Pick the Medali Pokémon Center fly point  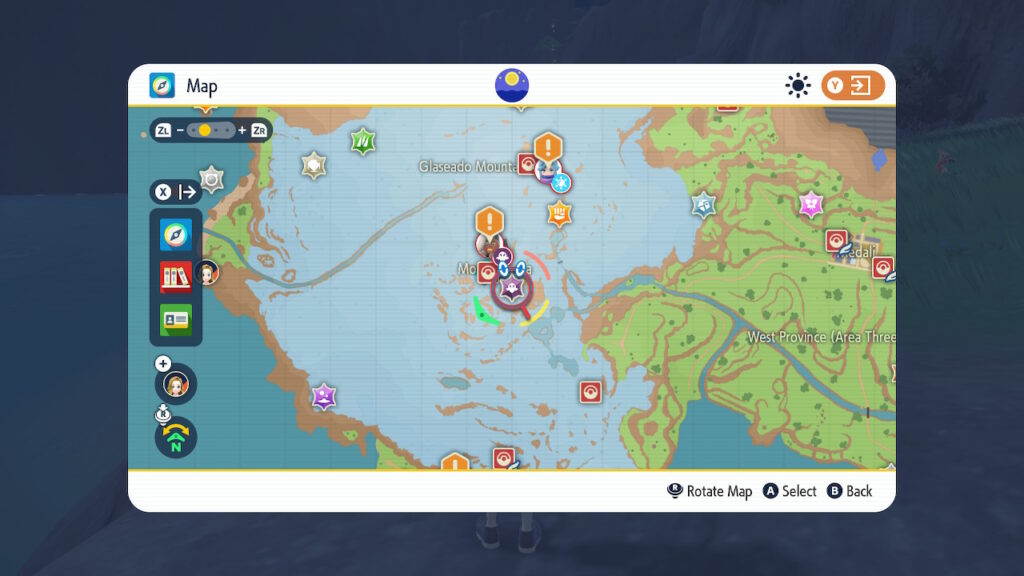[x=837, y=241]
